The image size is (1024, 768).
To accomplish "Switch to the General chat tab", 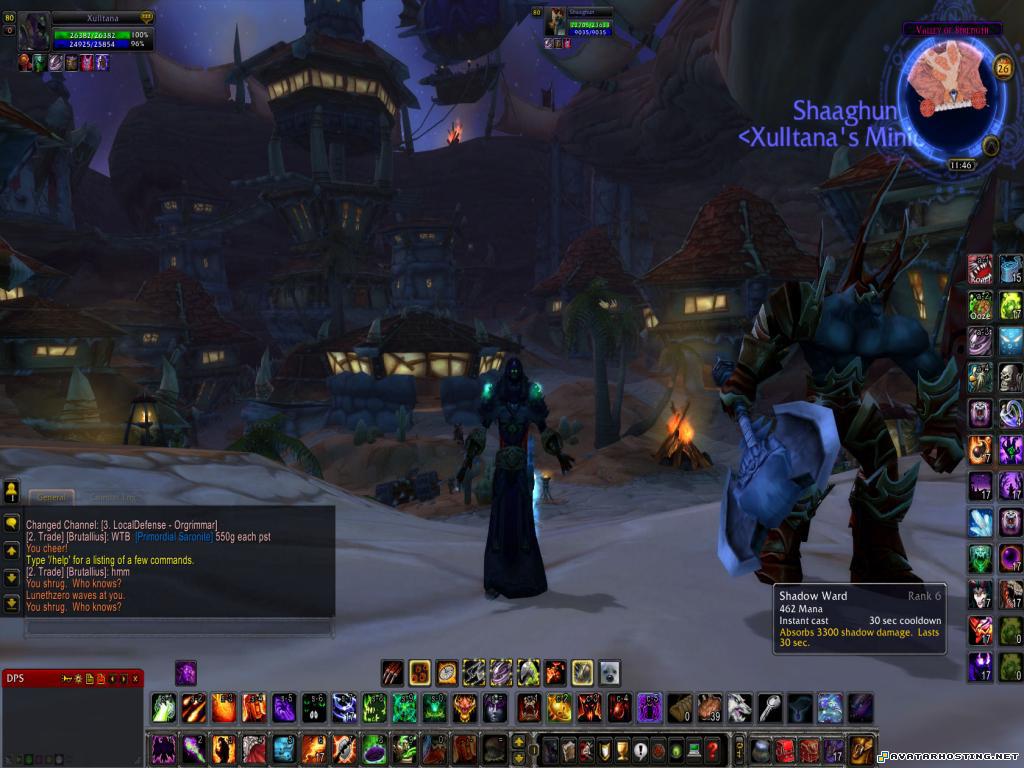I will click(x=49, y=497).
